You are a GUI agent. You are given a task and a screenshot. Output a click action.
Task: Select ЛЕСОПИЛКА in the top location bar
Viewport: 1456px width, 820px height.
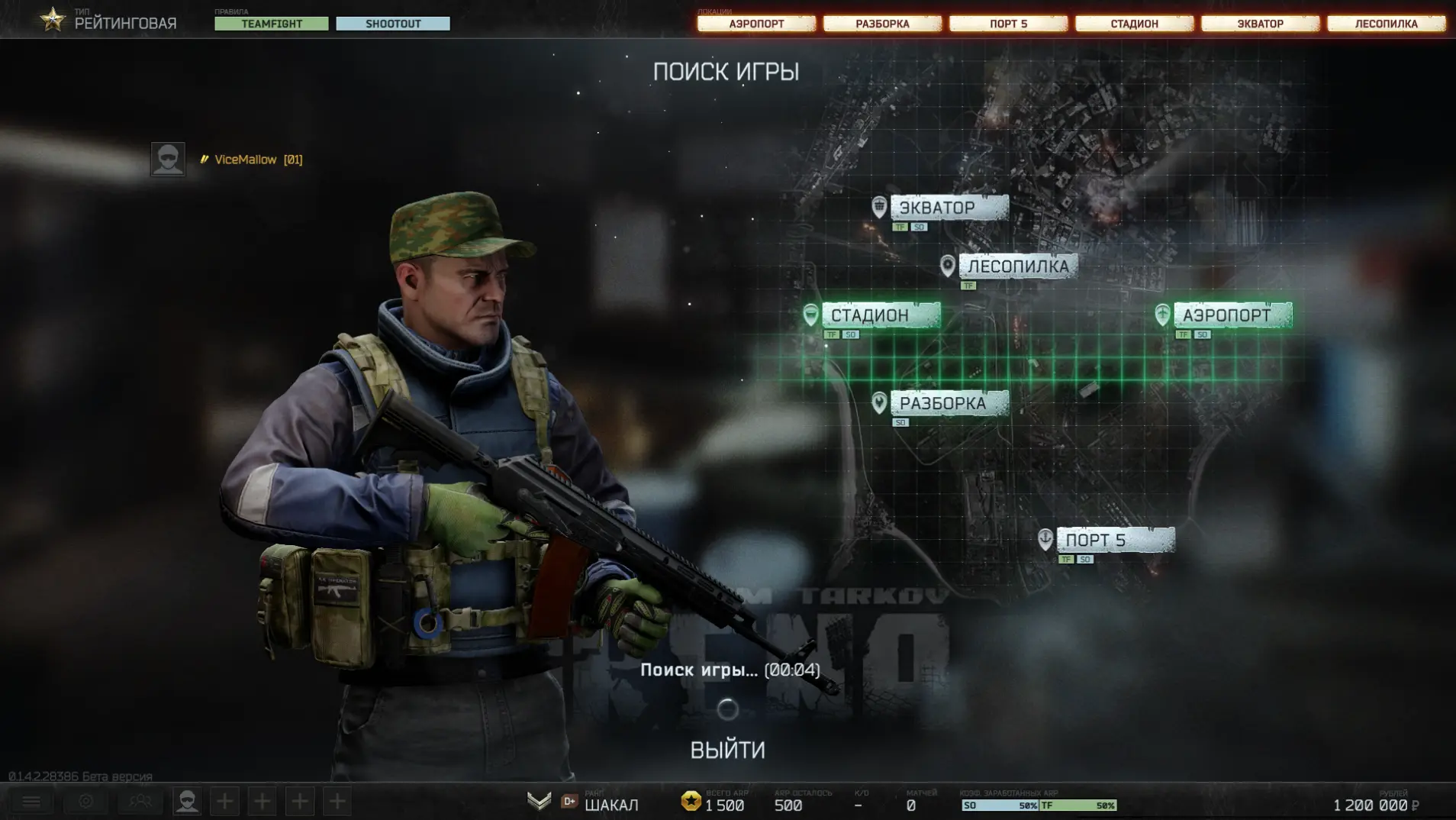pos(1386,24)
